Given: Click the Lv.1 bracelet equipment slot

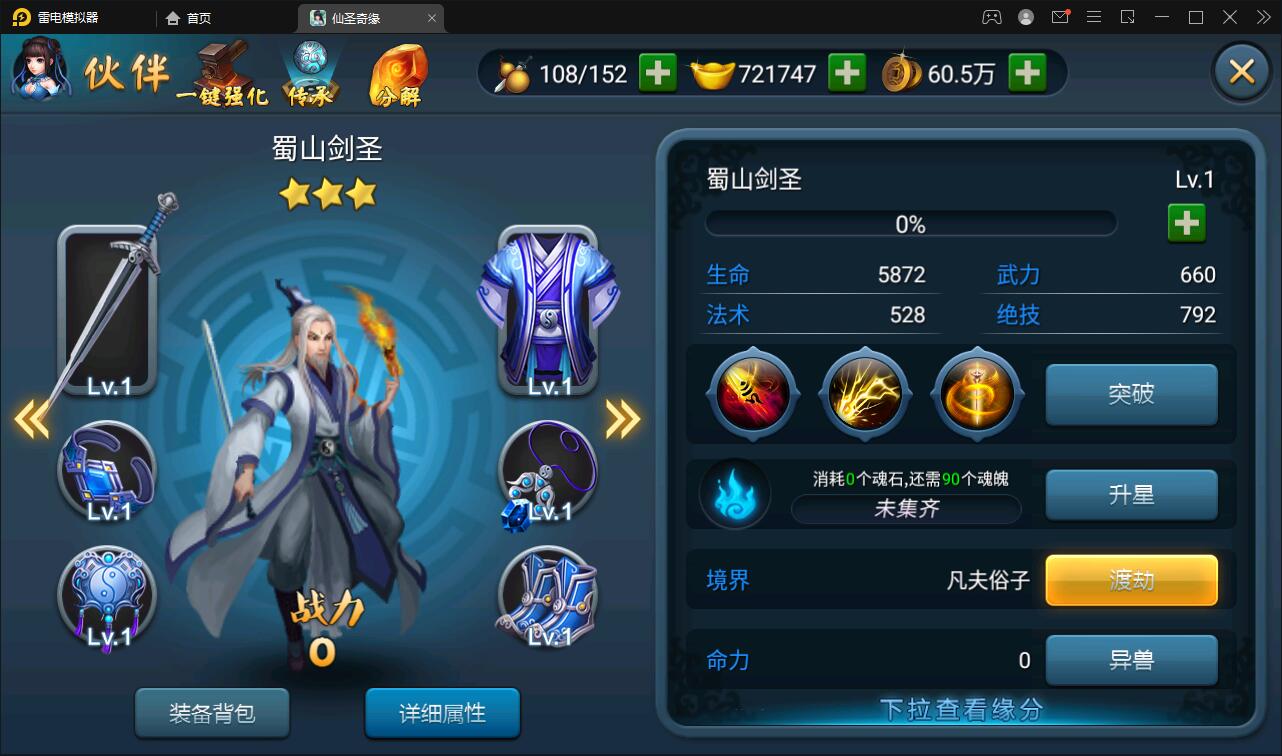Looking at the screenshot, I should [108, 470].
